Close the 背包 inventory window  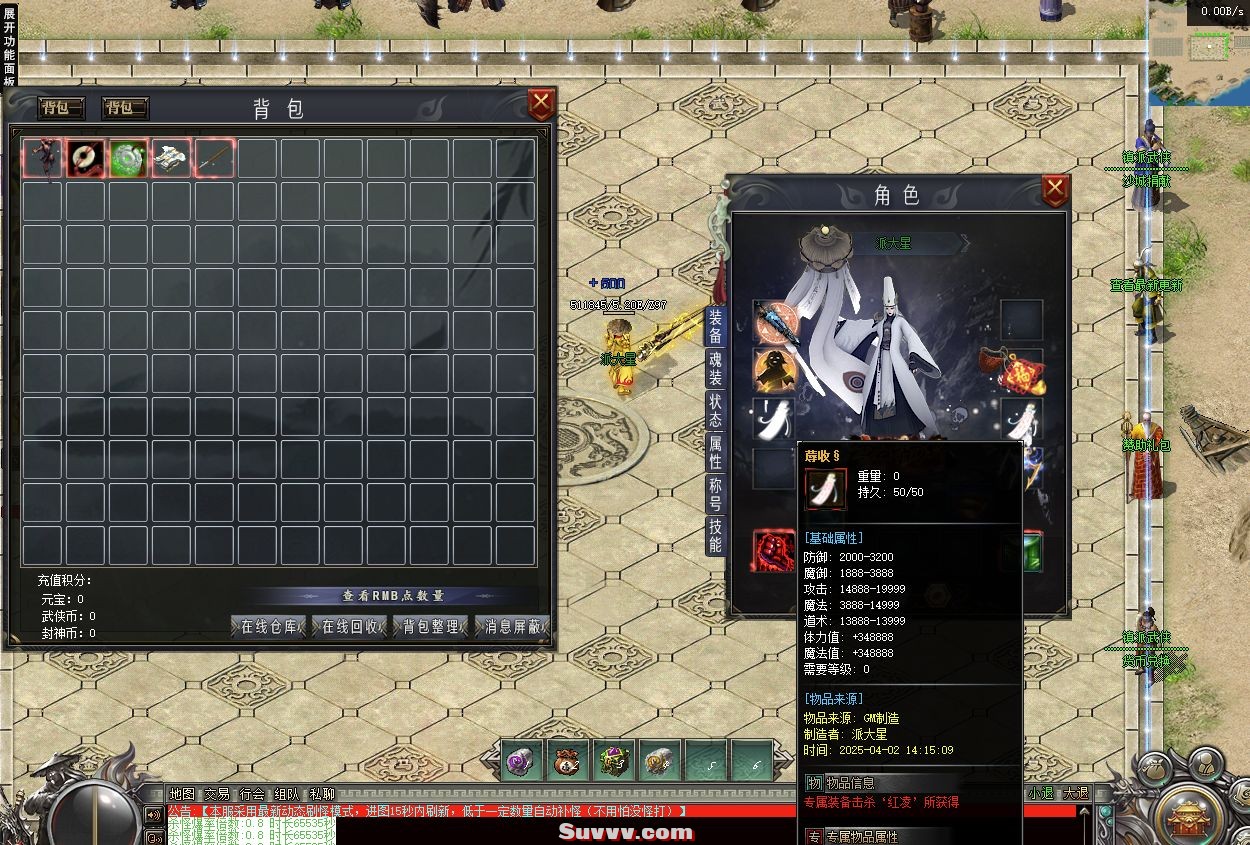pos(541,104)
